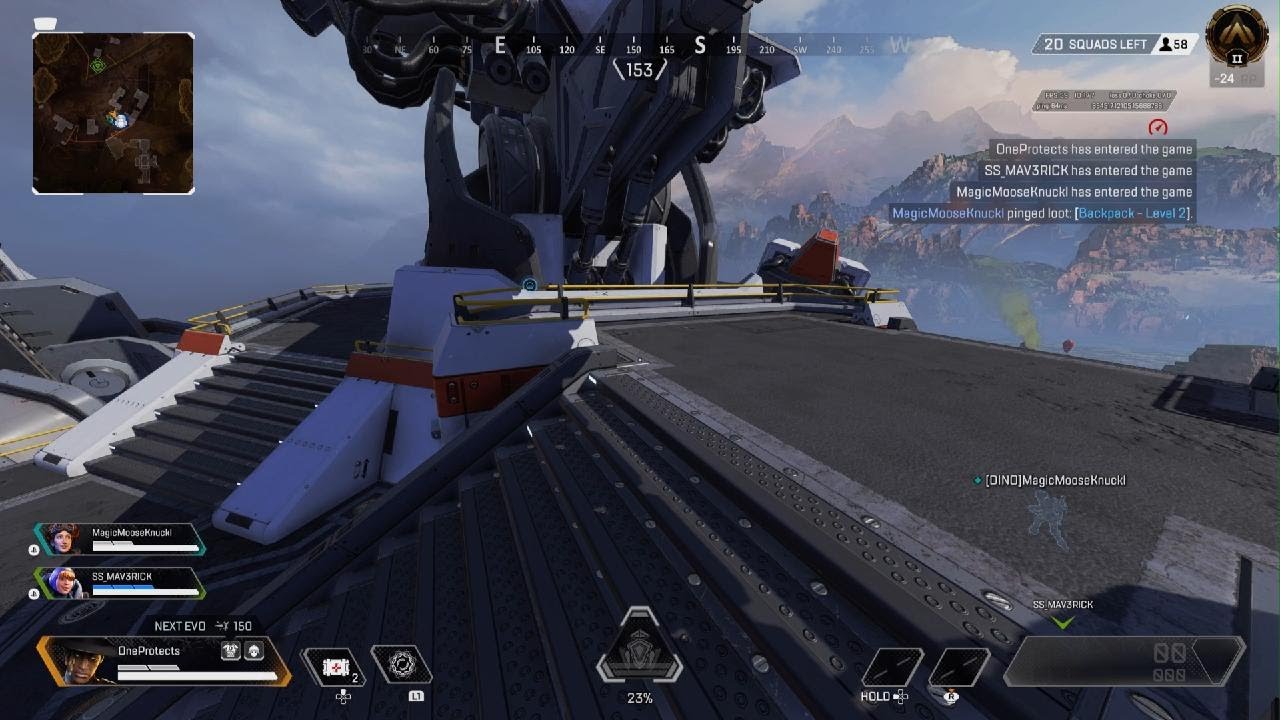The width and height of the screenshot is (1280, 720).
Task: Click the red speedometer network warning icon
Action: (1158, 128)
